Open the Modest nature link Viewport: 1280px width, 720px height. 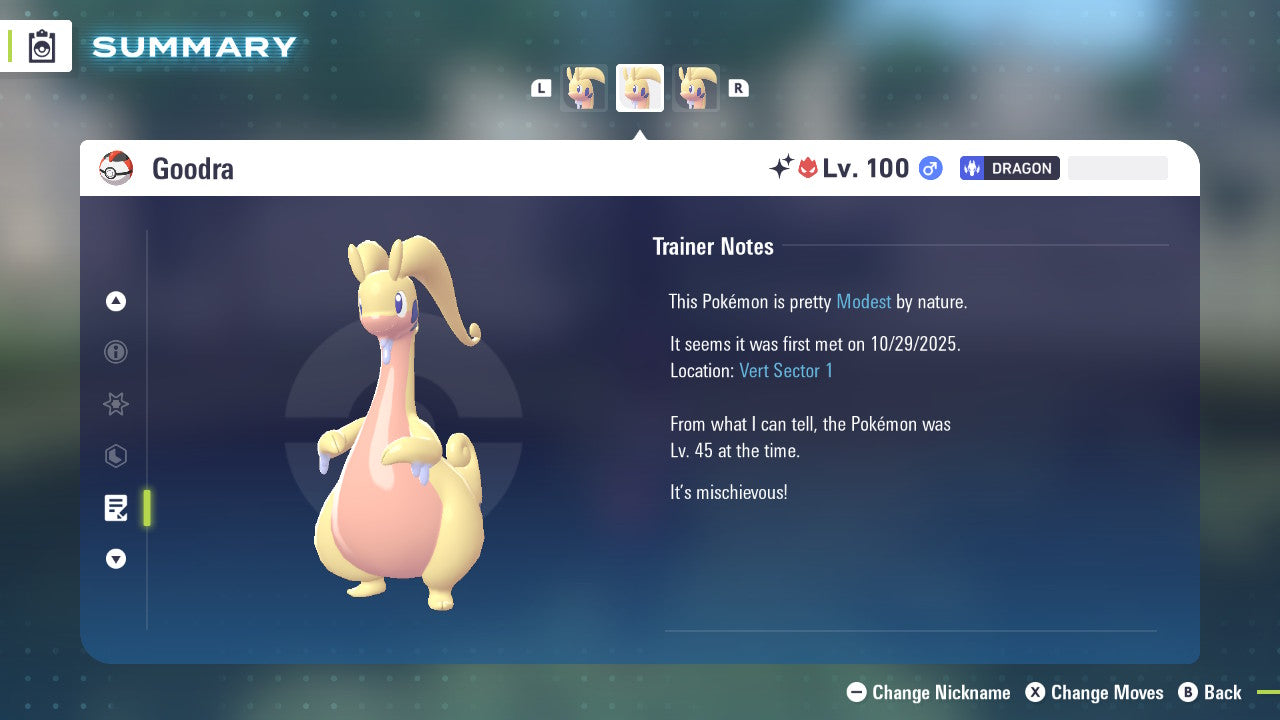click(863, 301)
